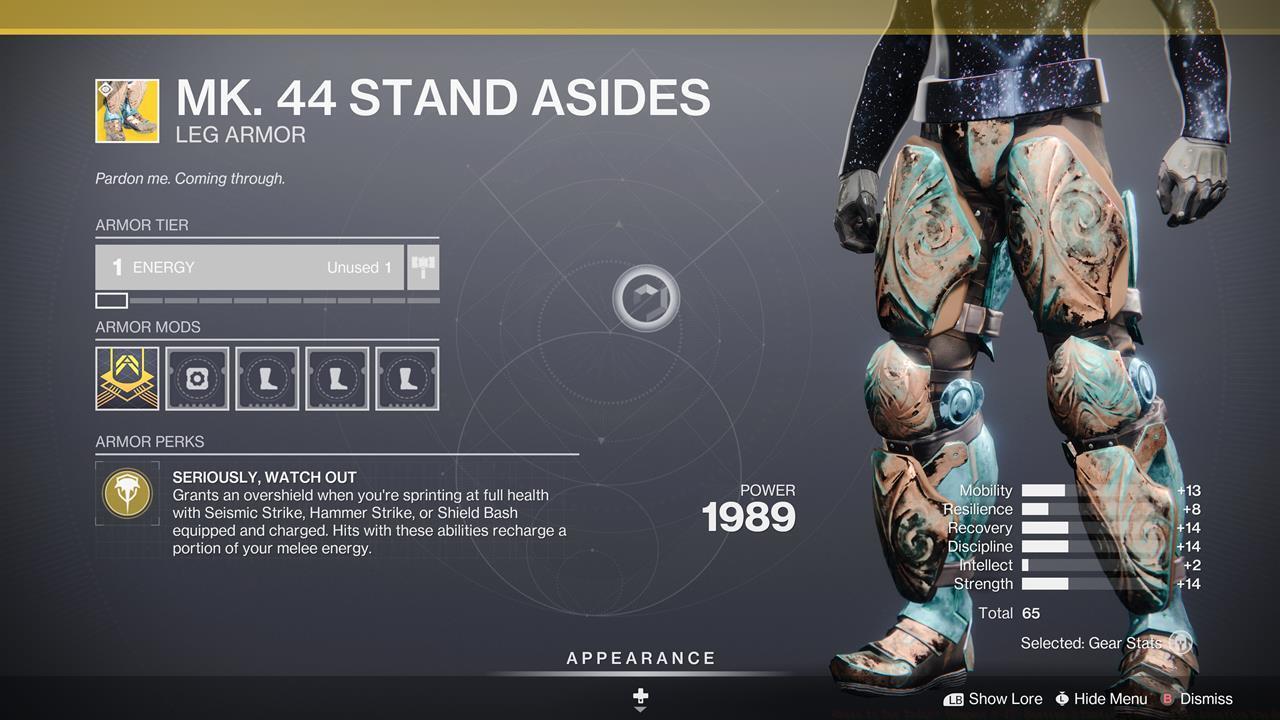Click the Seriously, Watch Out perk icon
Screen dimensions: 1280x720
click(127, 493)
